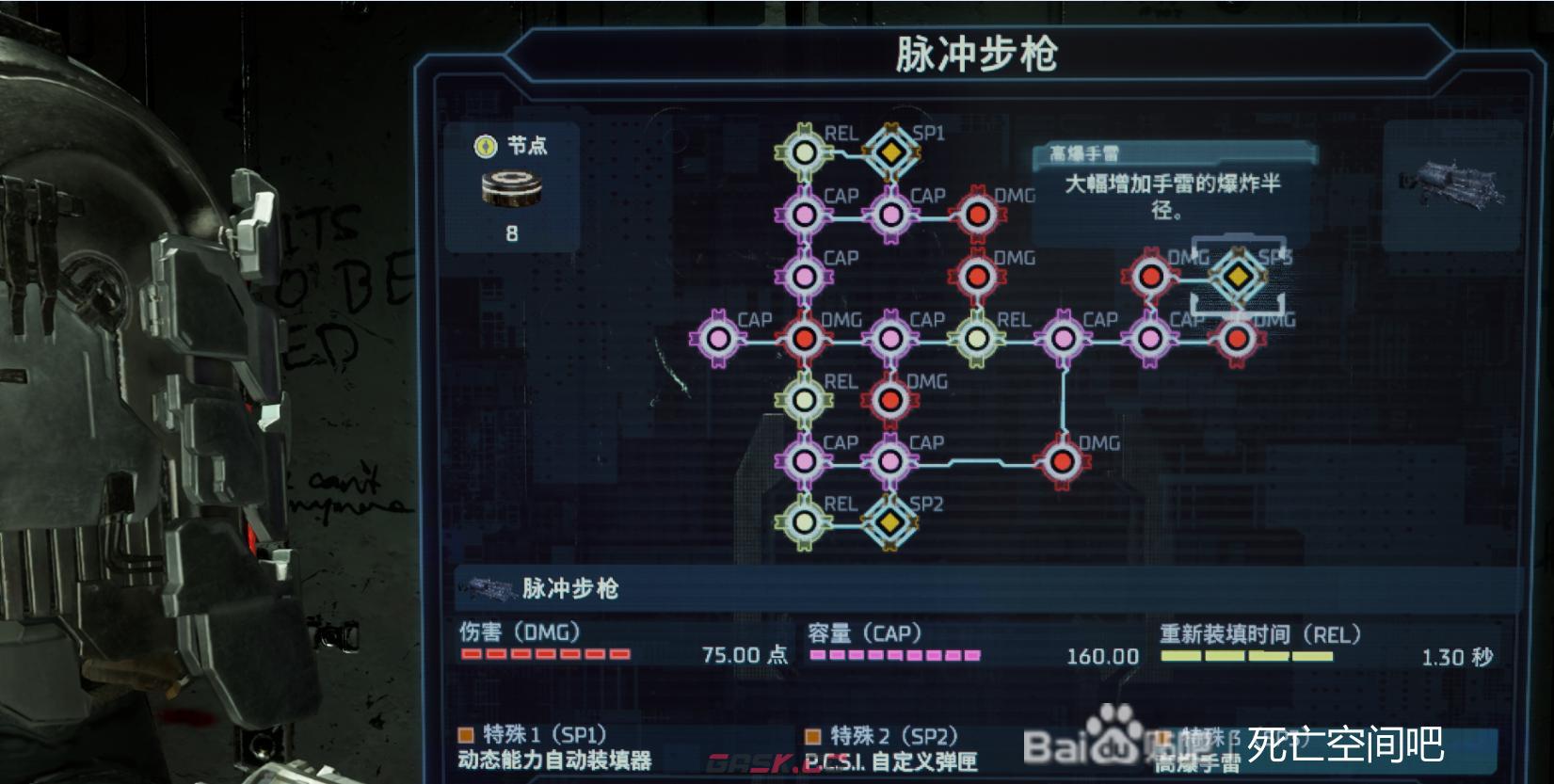Select the red DMG node in the top row
Image resolution: width=1554 pixels, height=784 pixels.
(x=976, y=215)
